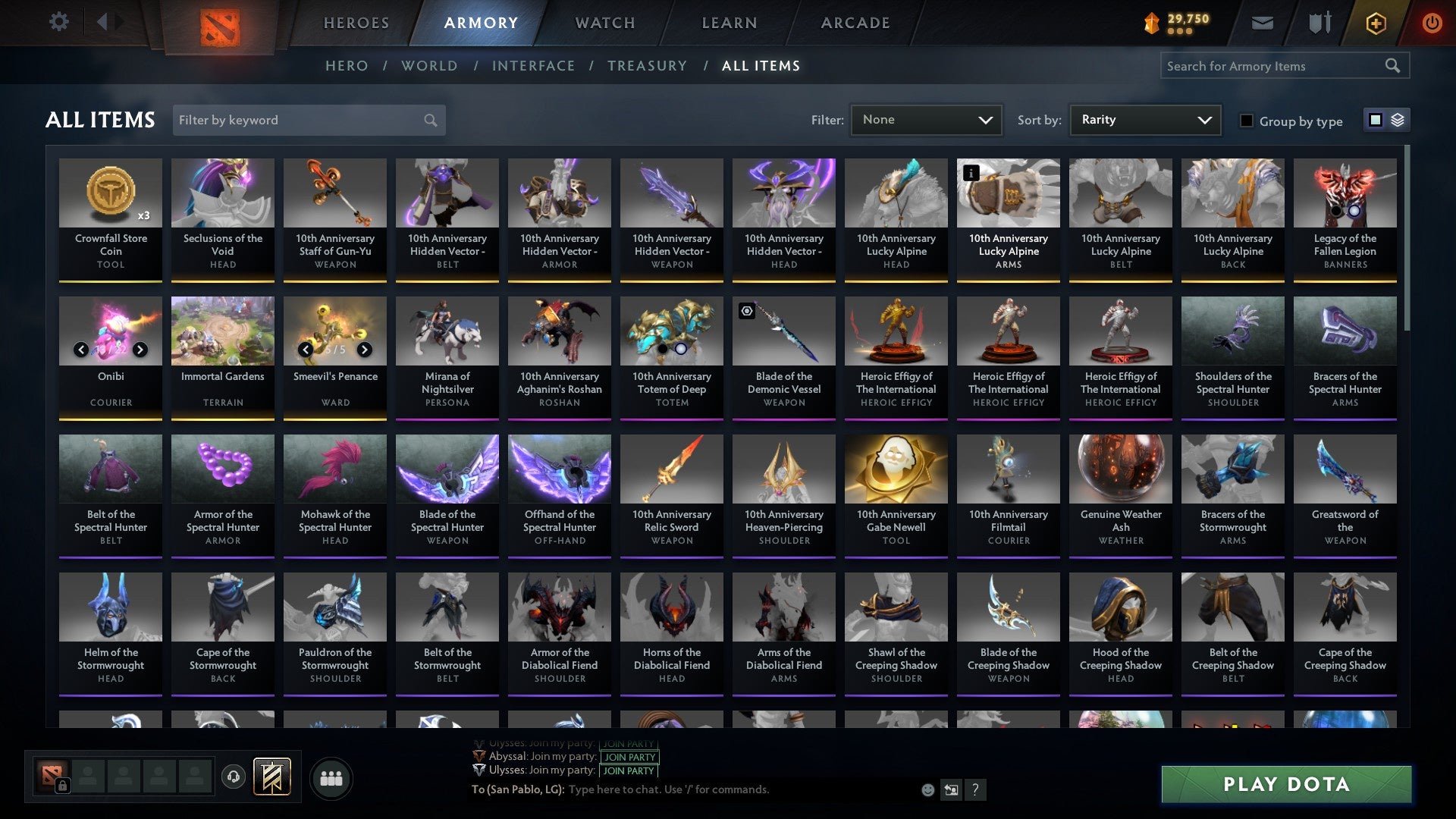The image size is (1456, 819).
Task: Click the voice chat headset icon
Action: click(x=233, y=777)
